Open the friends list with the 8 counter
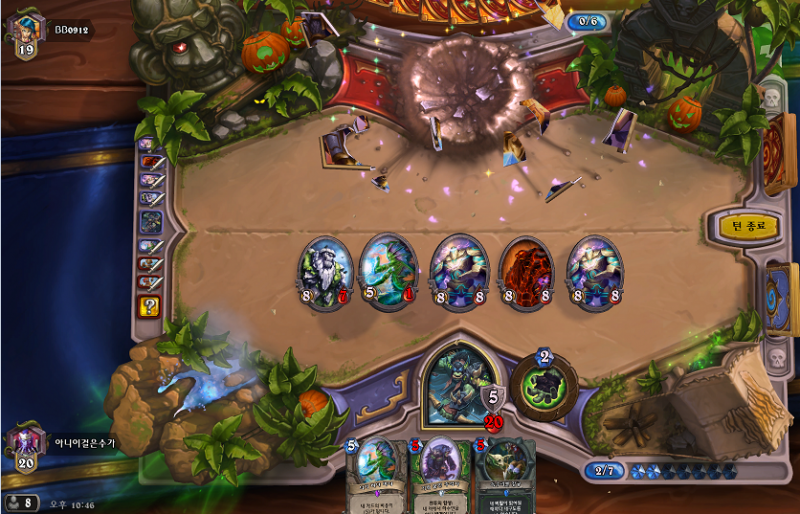 pyautogui.click(x=22, y=502)
